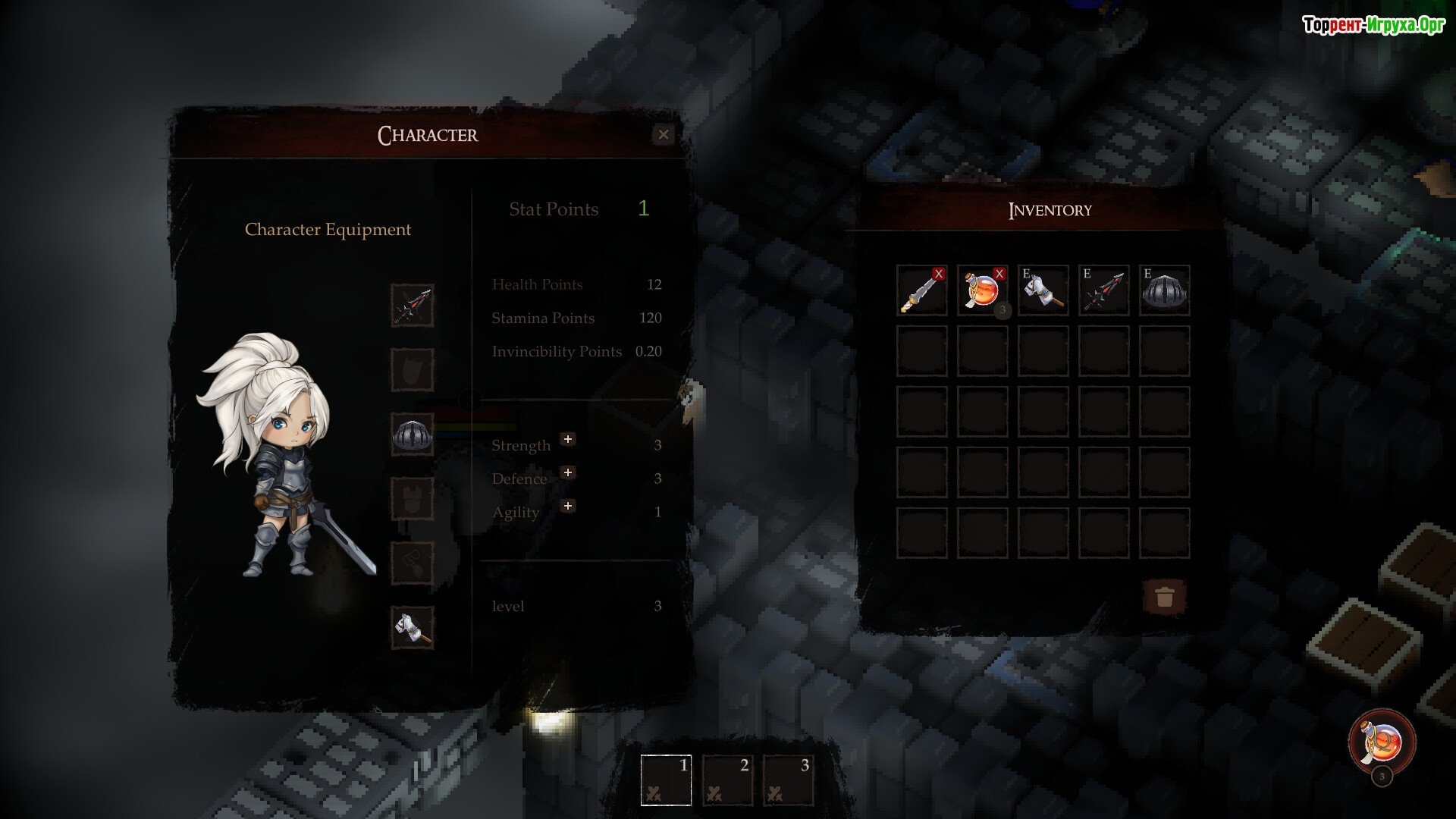The image size is (1456, 819).
Task: Add a point to Strength
Action: tap(567, 439)
